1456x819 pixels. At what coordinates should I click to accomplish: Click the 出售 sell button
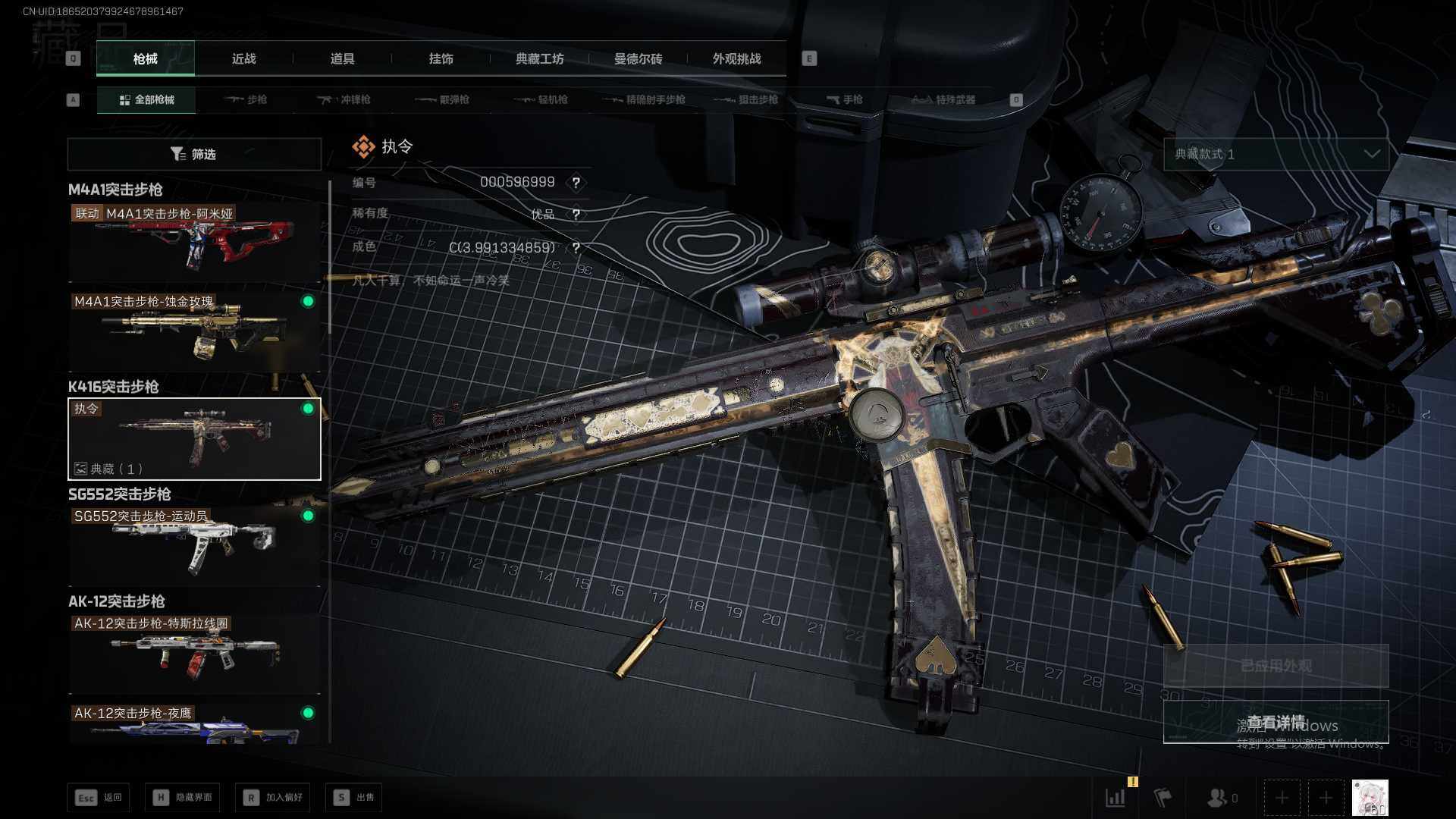[353, 797]
